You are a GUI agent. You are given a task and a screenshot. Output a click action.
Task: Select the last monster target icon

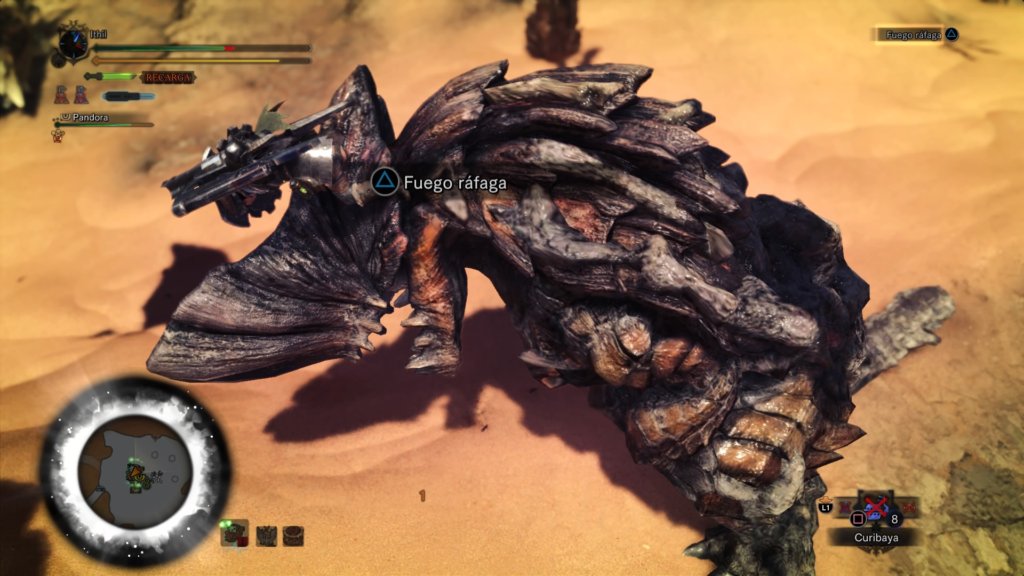292,536
